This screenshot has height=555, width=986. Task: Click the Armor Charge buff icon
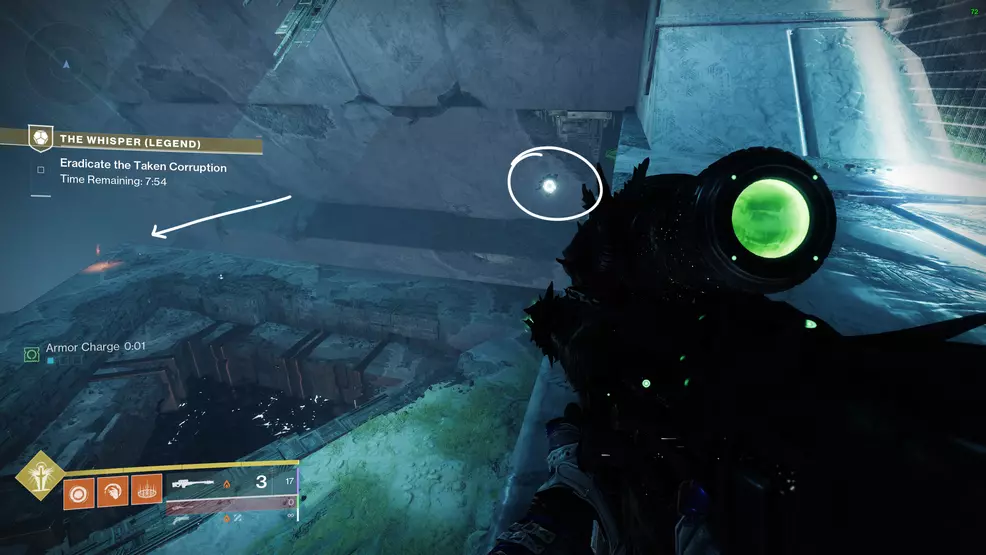31,354
